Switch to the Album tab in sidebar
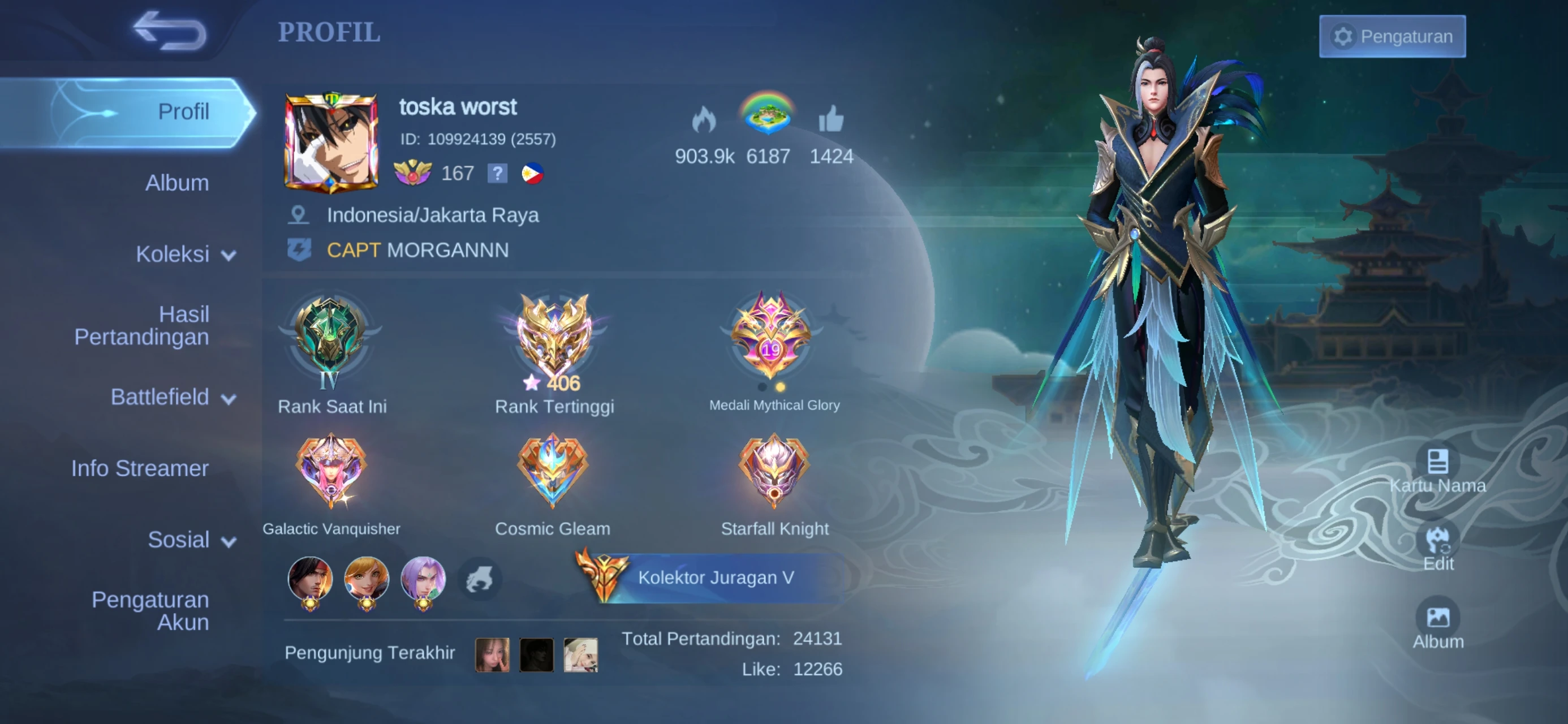The image size is (1568, 724). tap(176, 183)
